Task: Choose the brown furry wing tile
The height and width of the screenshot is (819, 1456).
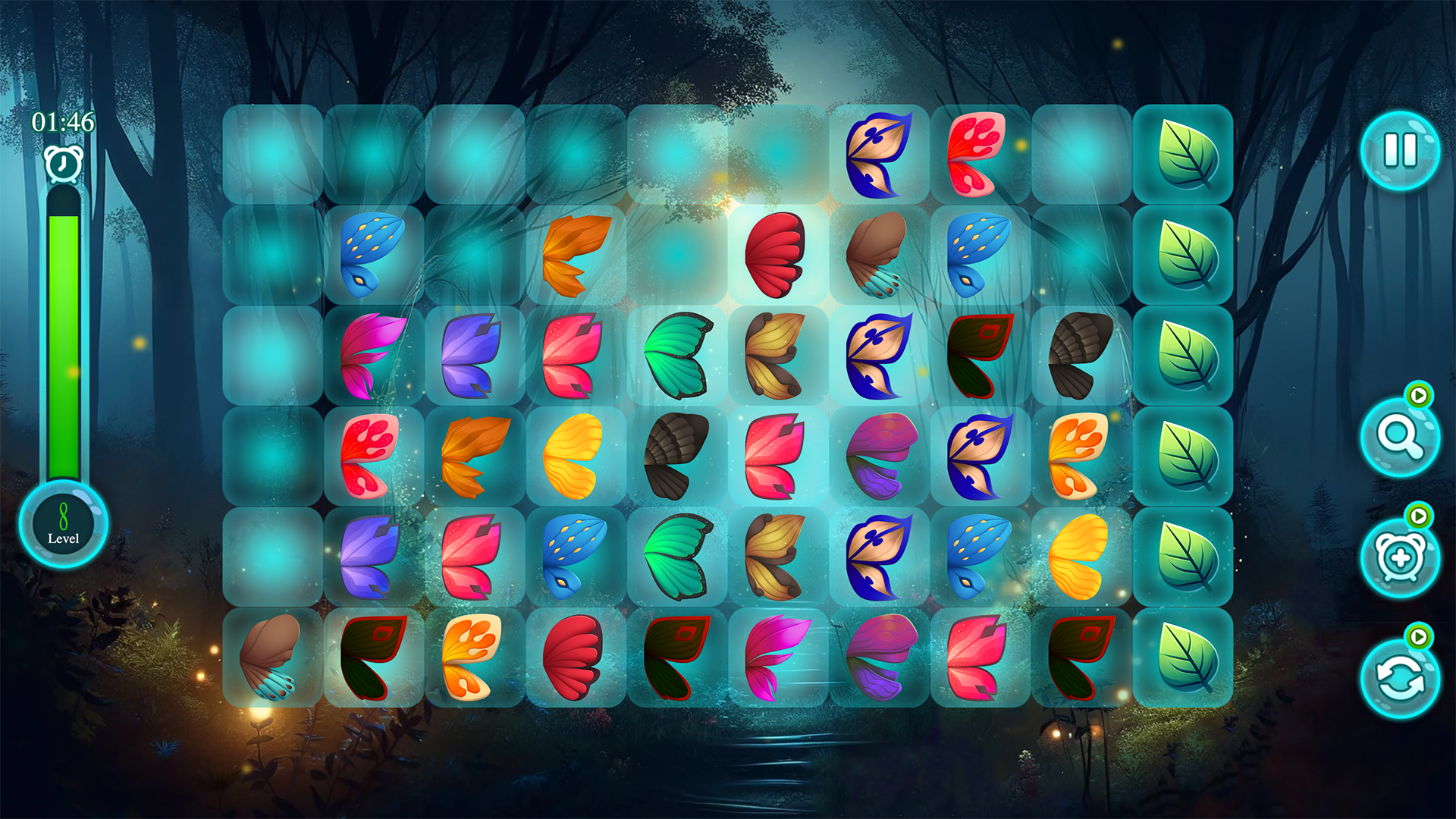Action: click(x=269, y=661)
